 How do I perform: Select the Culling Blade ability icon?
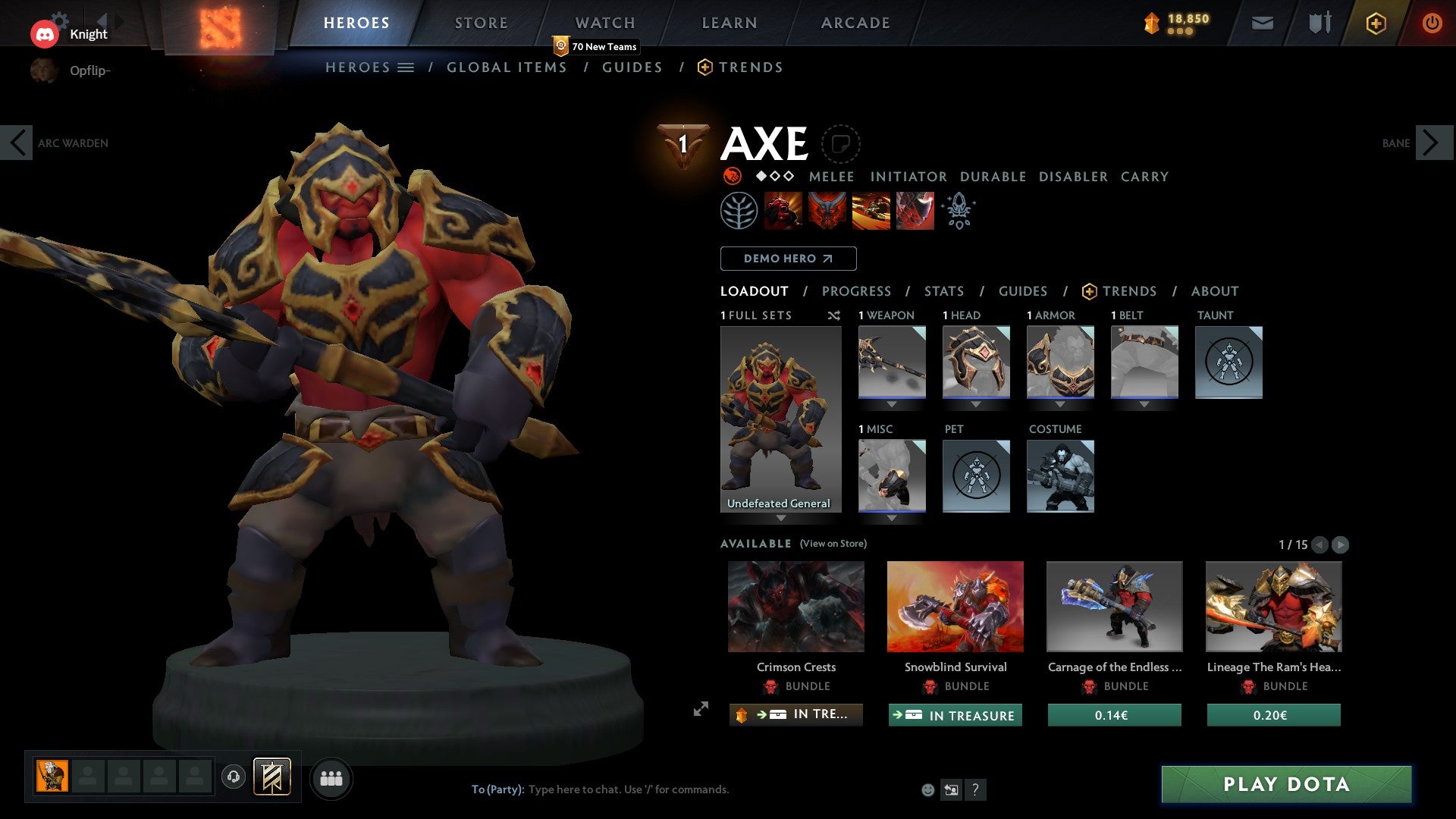tap(914, 211)
